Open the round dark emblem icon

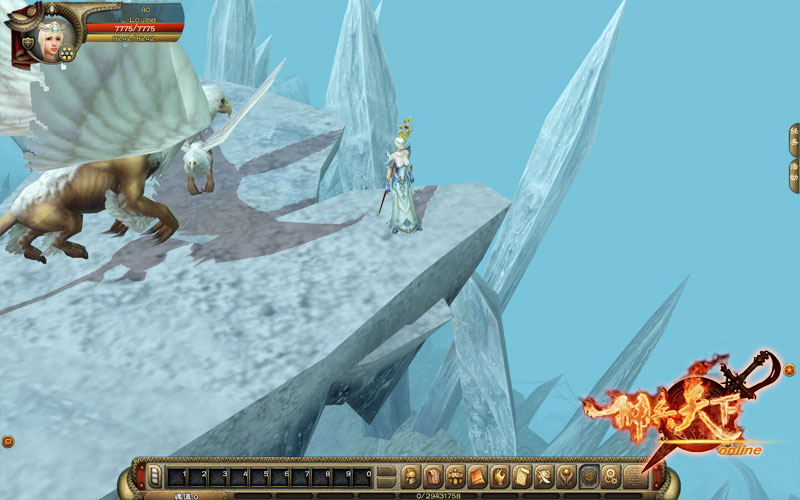point(589,474)
